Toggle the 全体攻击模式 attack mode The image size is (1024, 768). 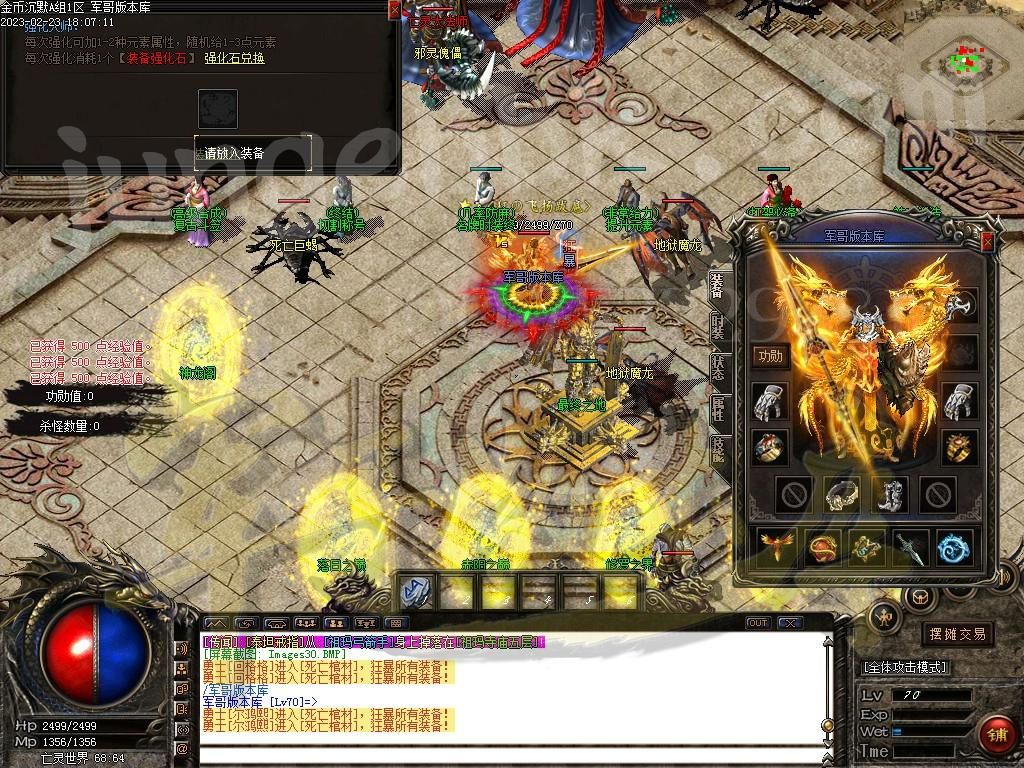[x=905, y=667]
